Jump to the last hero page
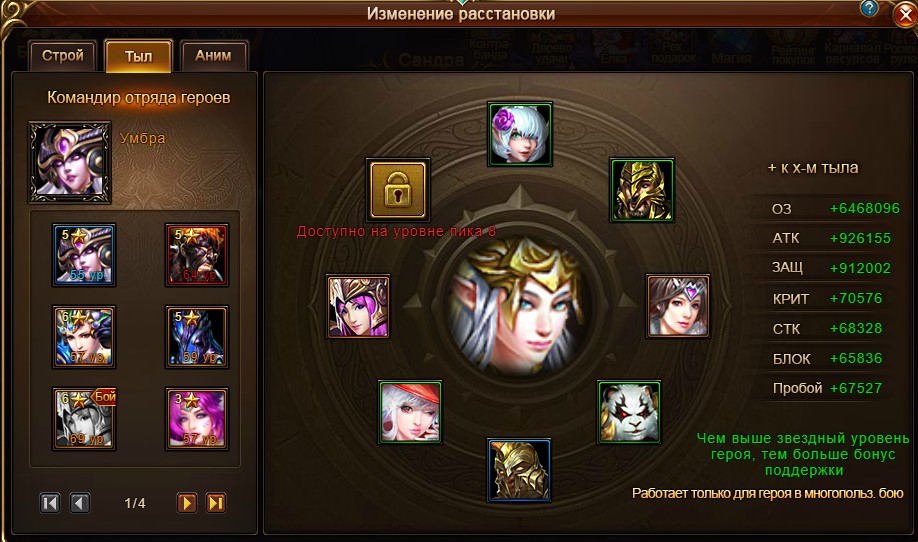 [x=215, y=503]
